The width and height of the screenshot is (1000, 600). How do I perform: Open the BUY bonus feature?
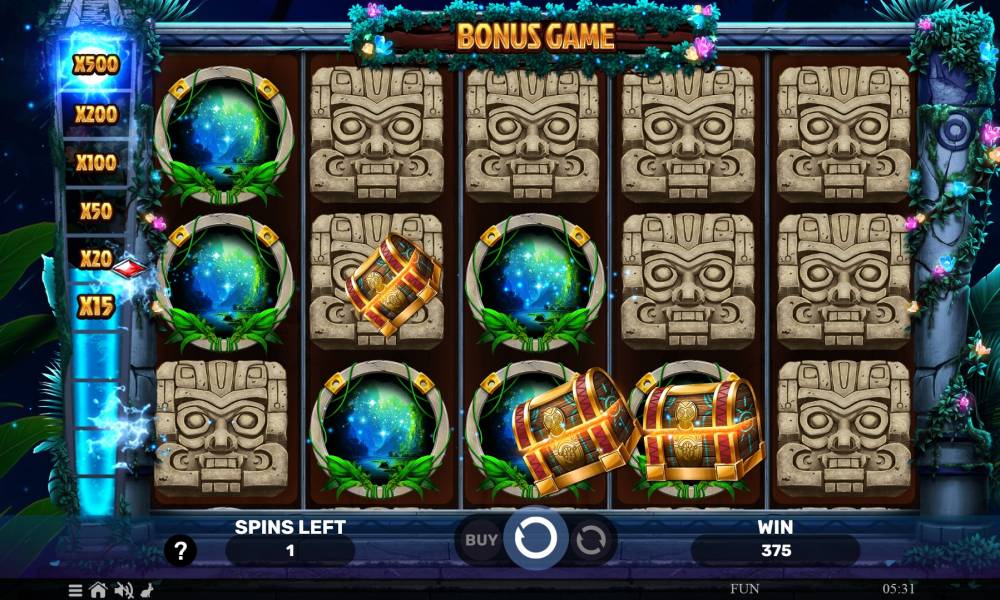tap(481, 540)
